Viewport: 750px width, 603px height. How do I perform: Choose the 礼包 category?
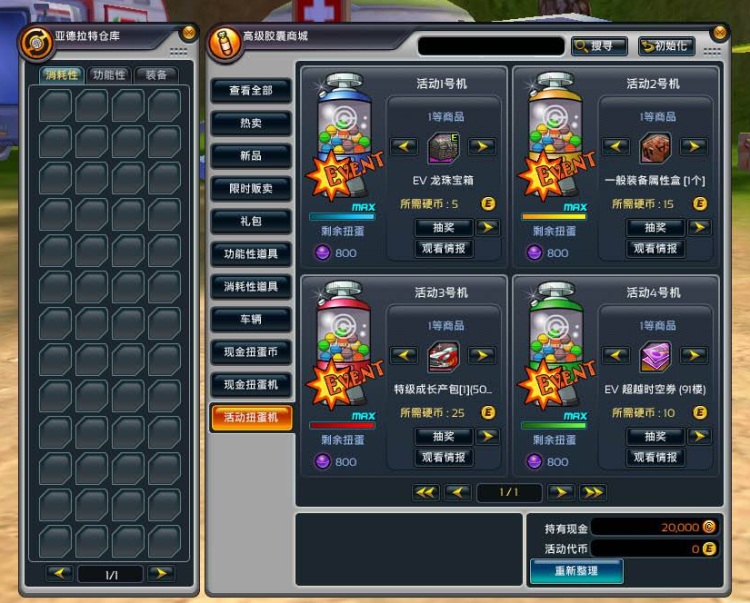click(251, 221)
